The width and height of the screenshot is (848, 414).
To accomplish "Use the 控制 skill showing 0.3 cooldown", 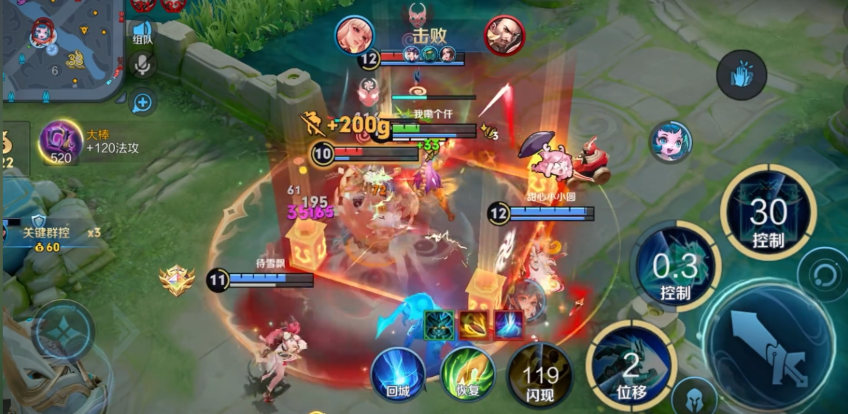I will pos(676,269).
